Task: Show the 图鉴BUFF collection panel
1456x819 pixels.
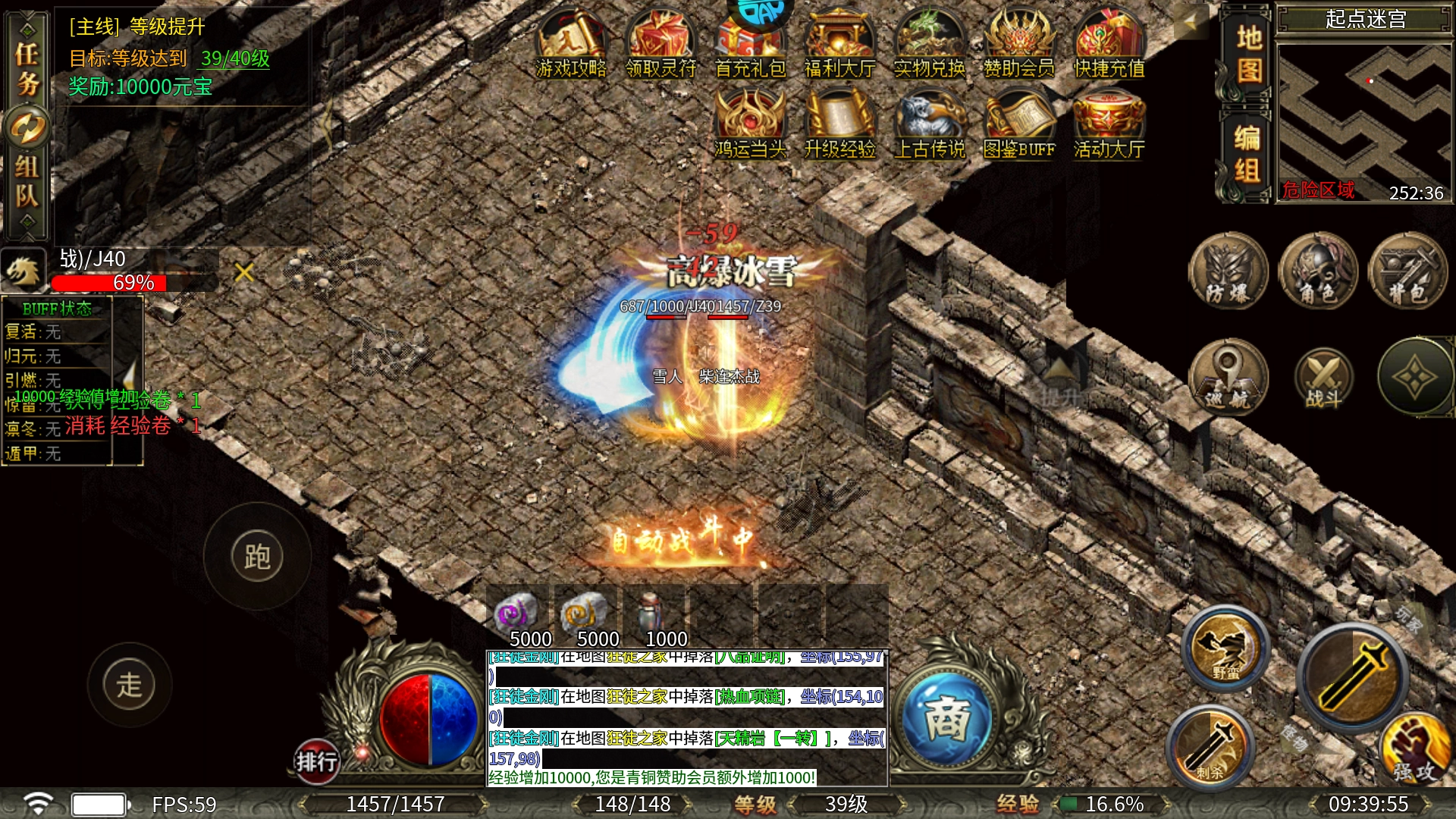Action: tap(1019, 125)
